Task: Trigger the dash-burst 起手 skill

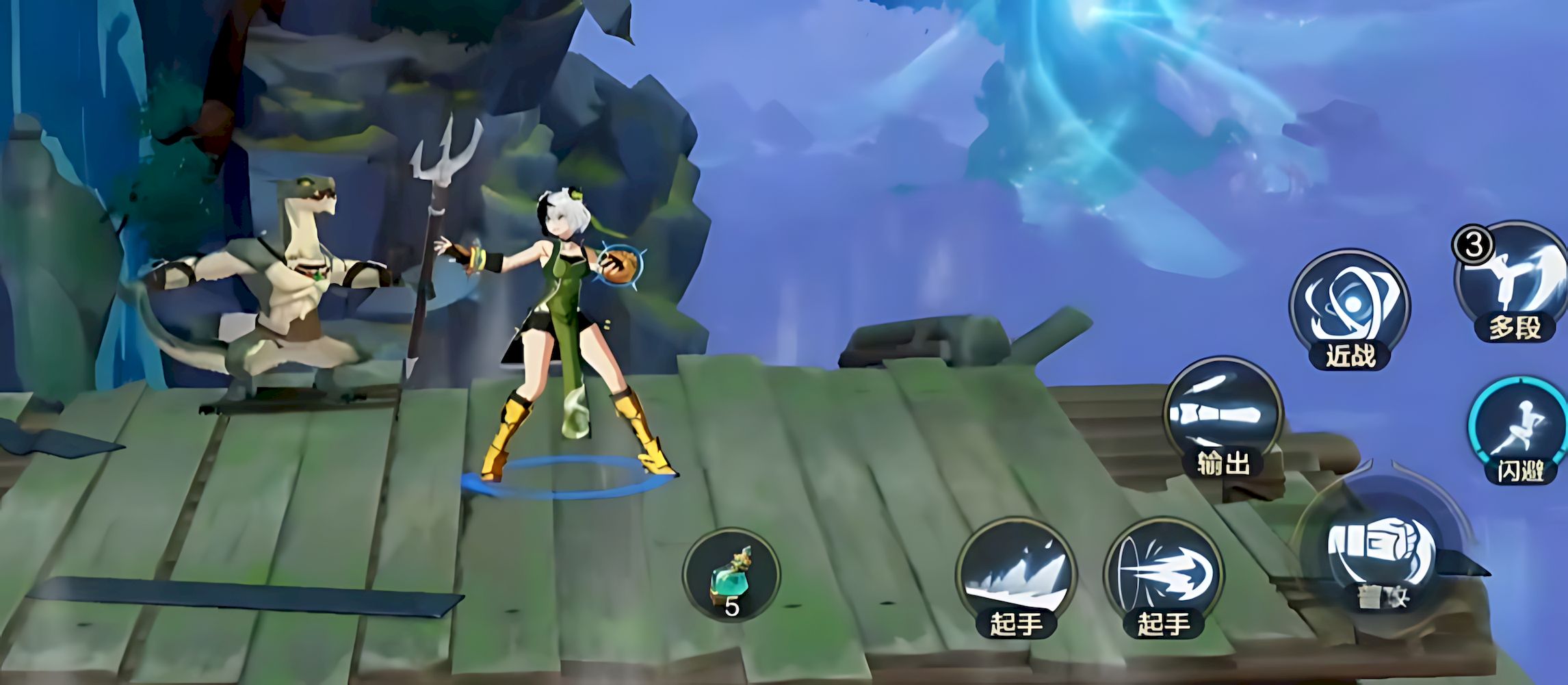Action: coord(1163,576)
